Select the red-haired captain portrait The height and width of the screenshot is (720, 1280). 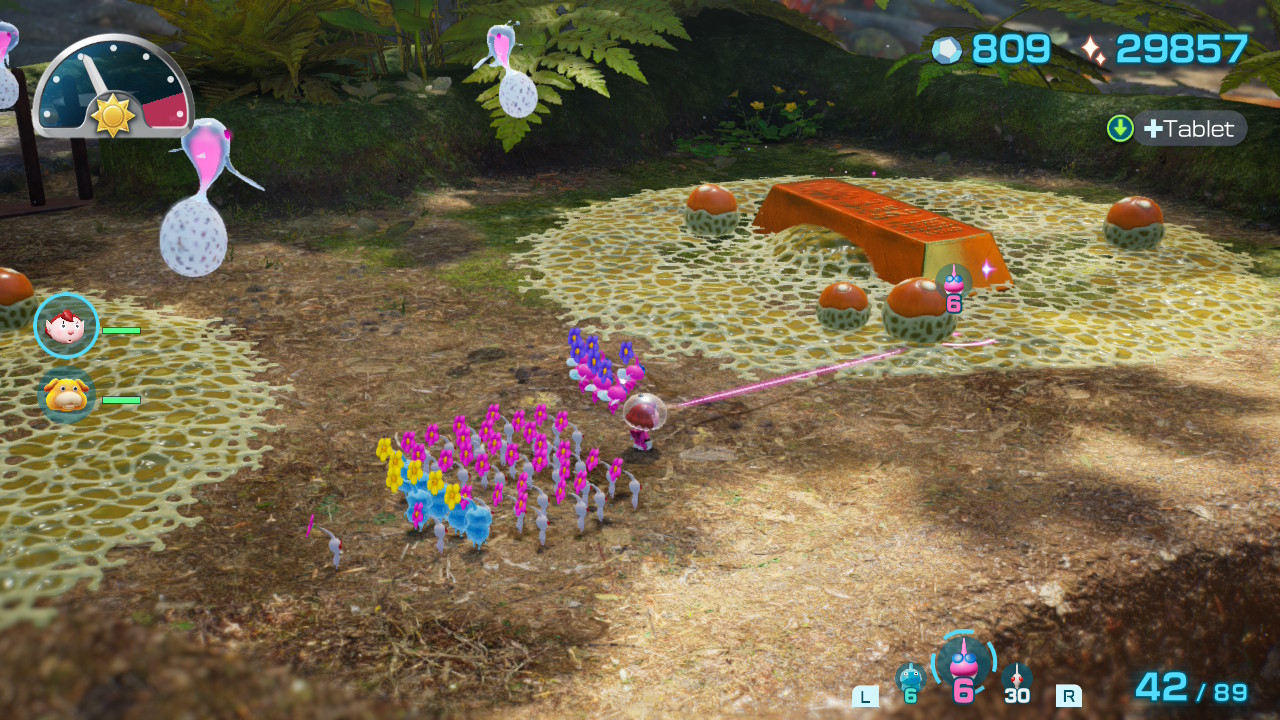point(66,326)
